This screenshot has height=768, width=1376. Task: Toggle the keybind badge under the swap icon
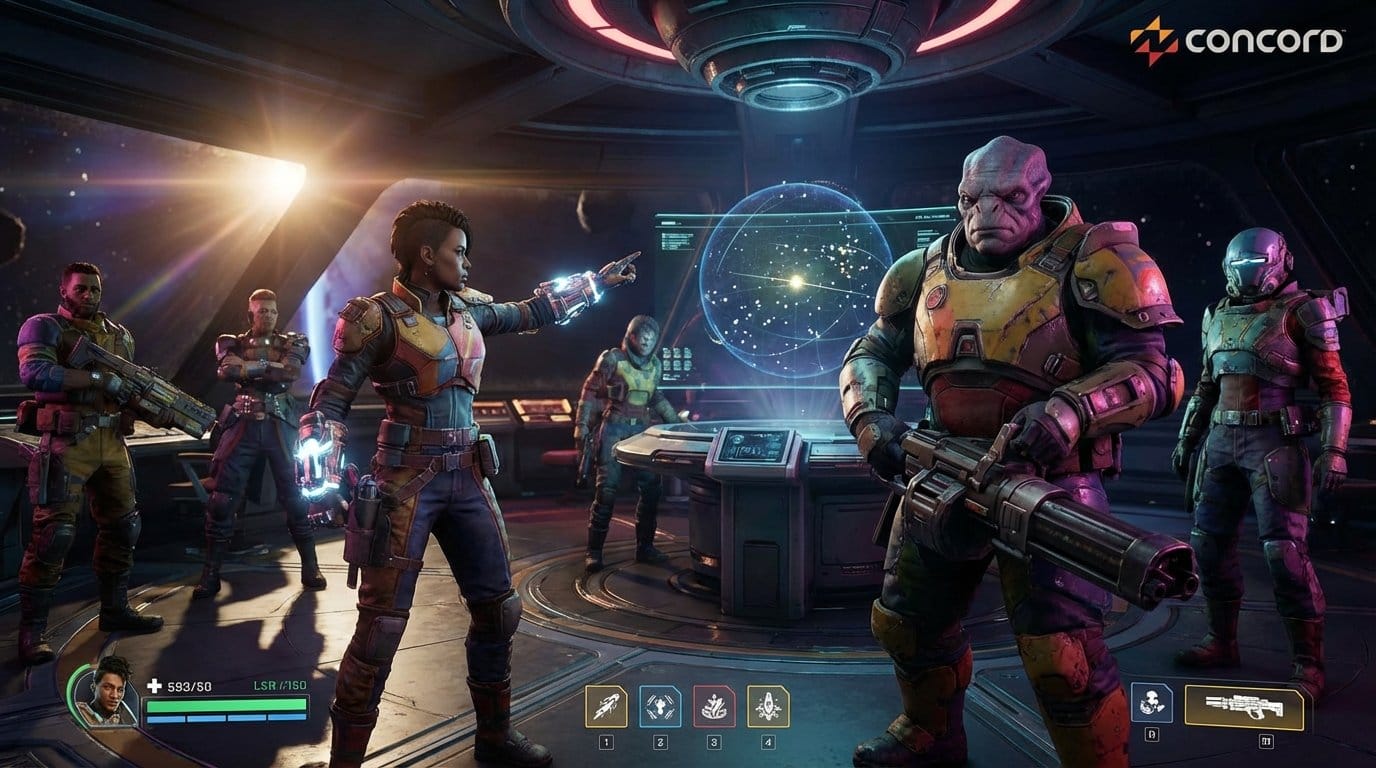[1152, 737]
